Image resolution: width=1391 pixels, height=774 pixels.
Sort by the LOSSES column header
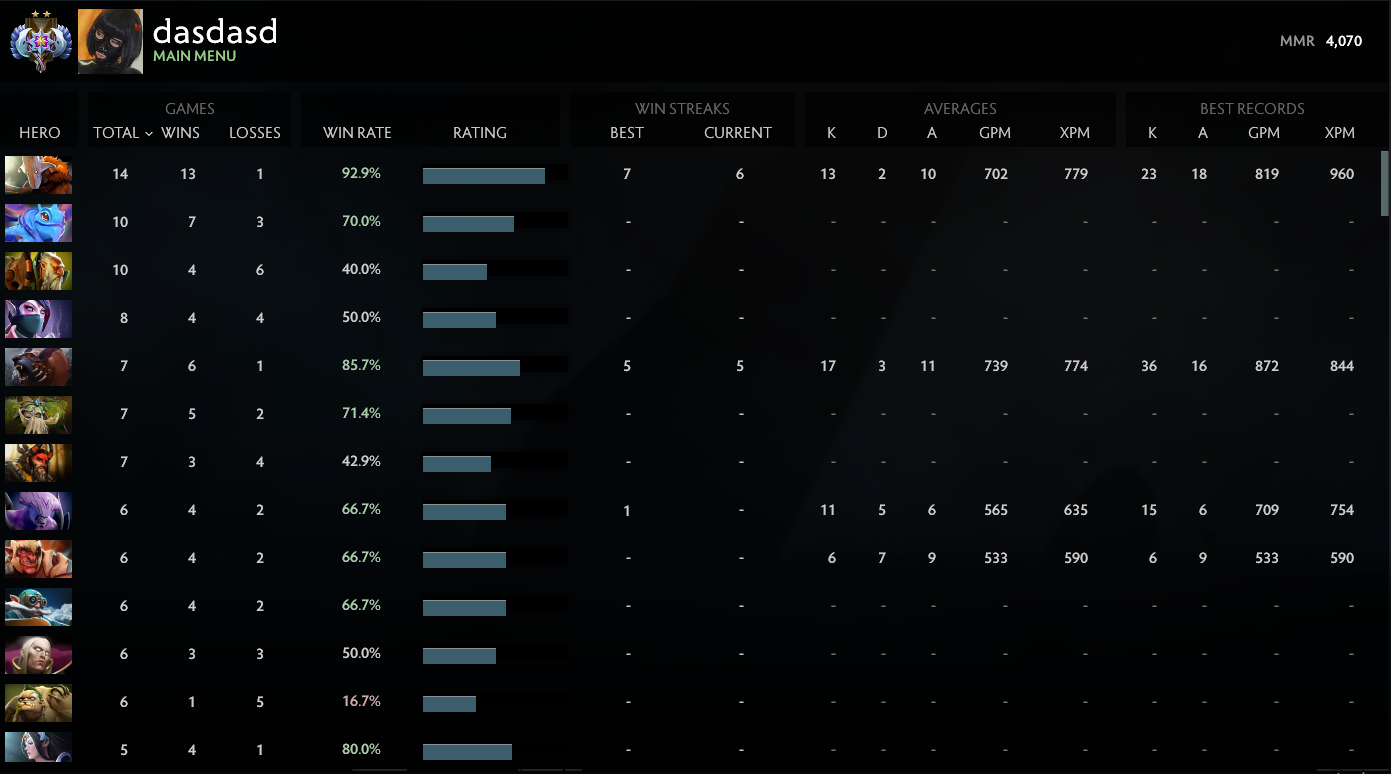tap(255, 132)
